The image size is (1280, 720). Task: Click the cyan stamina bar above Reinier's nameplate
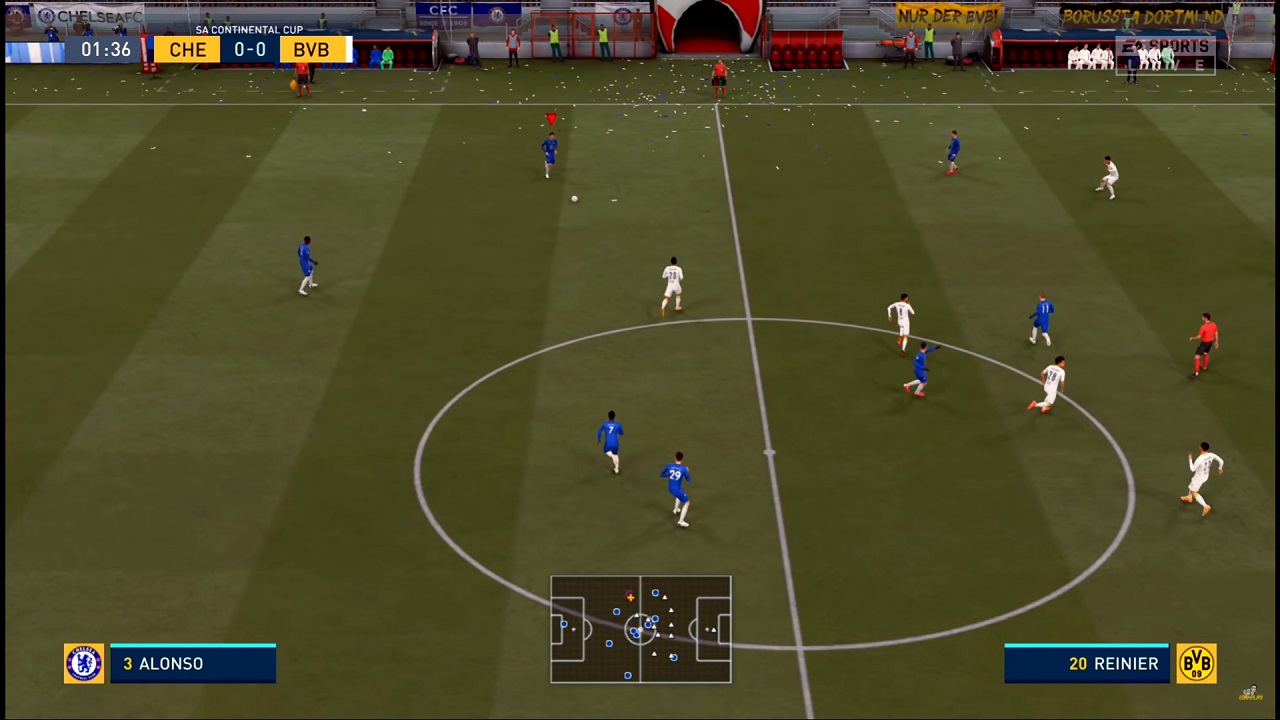[1086, 645]
